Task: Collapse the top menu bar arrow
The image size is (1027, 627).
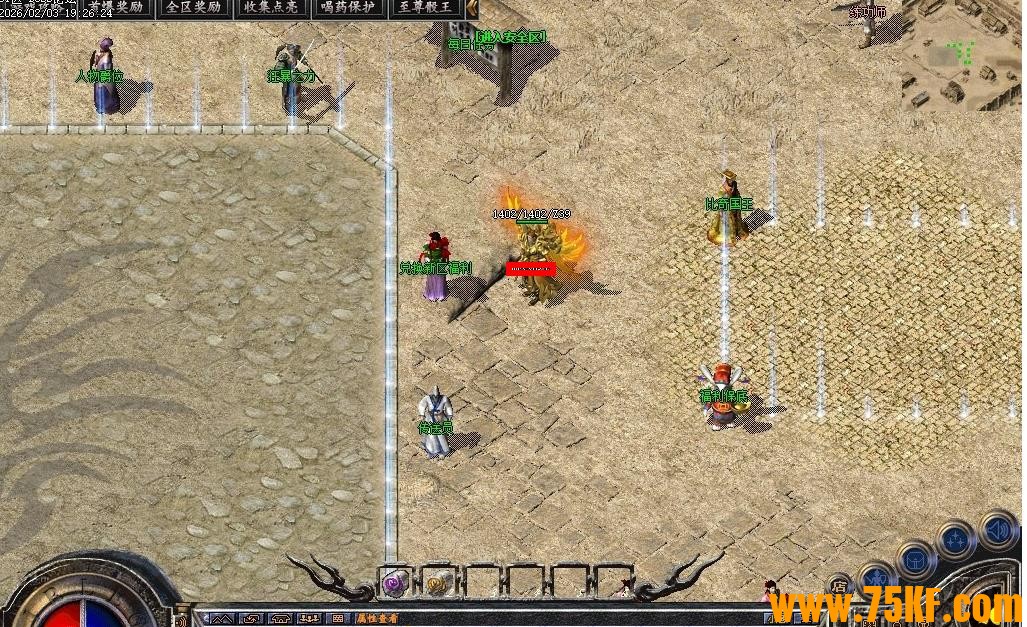Action: (x=472, y=8)
